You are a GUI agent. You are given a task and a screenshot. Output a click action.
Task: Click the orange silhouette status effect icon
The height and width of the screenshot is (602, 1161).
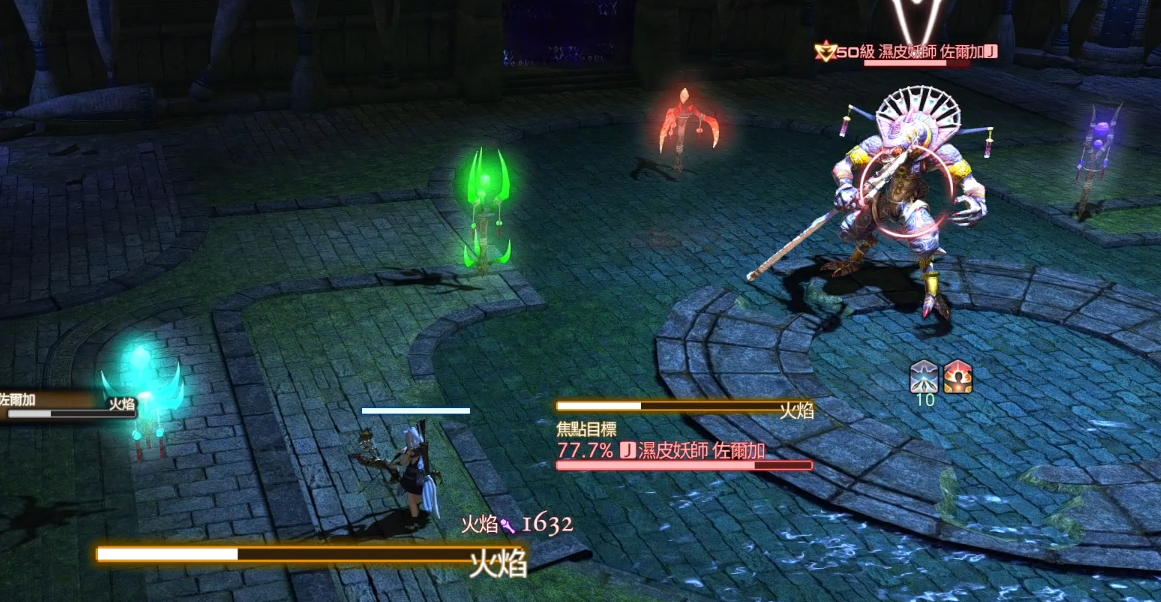pos(958,376)
